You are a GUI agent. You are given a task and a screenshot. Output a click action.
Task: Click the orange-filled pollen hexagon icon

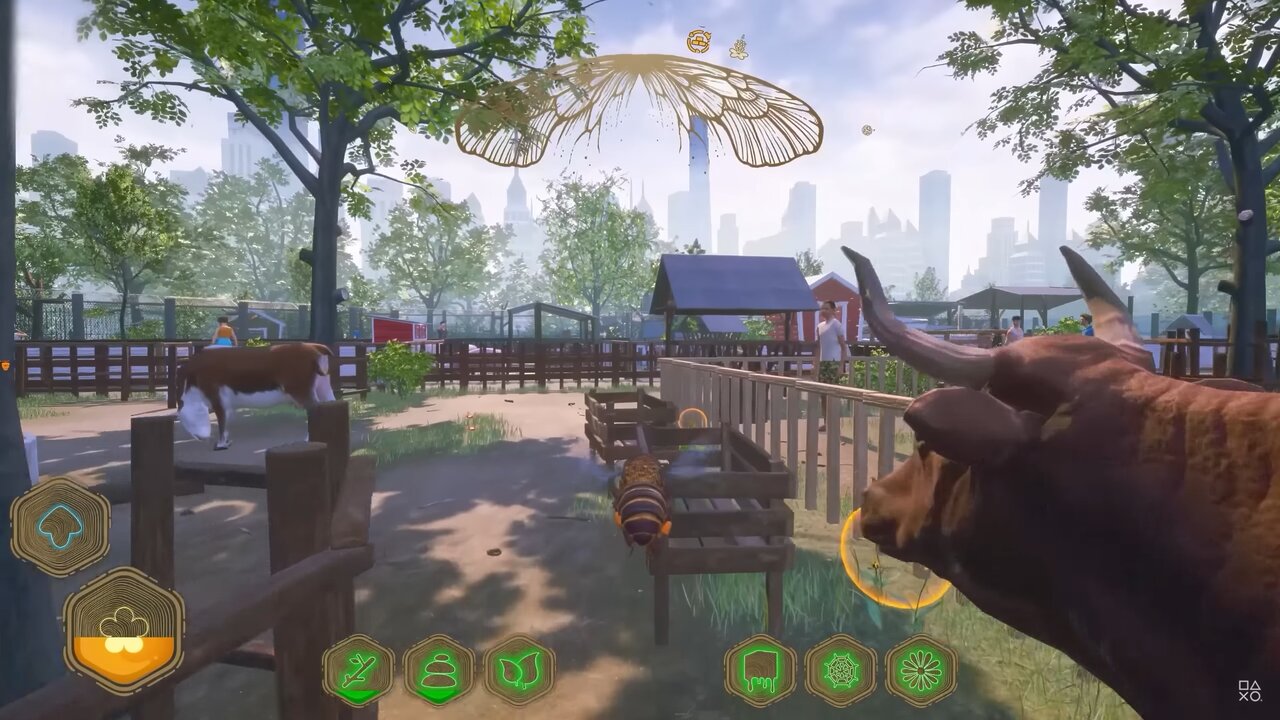124,630
